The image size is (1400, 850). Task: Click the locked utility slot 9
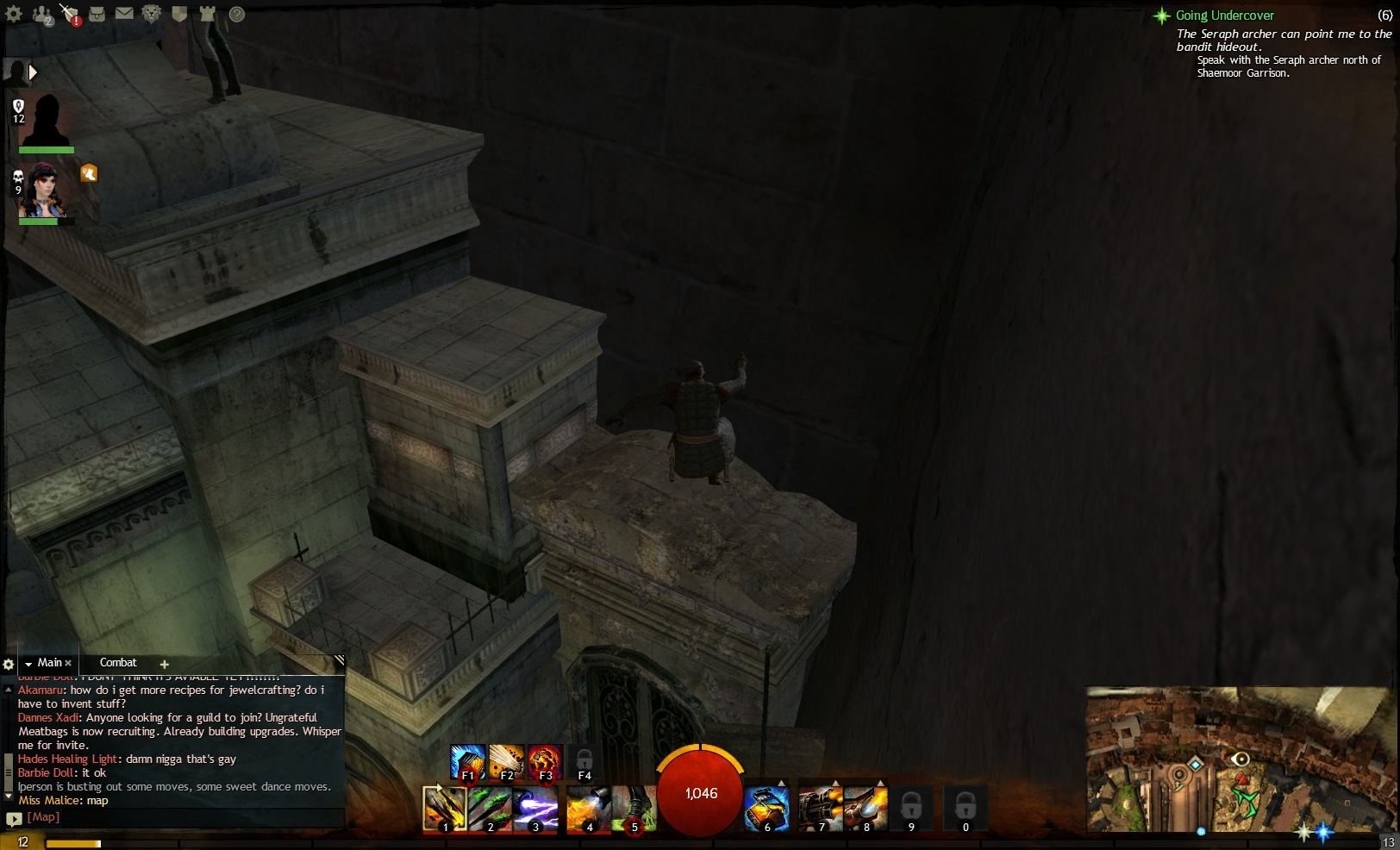coord(910,809)
